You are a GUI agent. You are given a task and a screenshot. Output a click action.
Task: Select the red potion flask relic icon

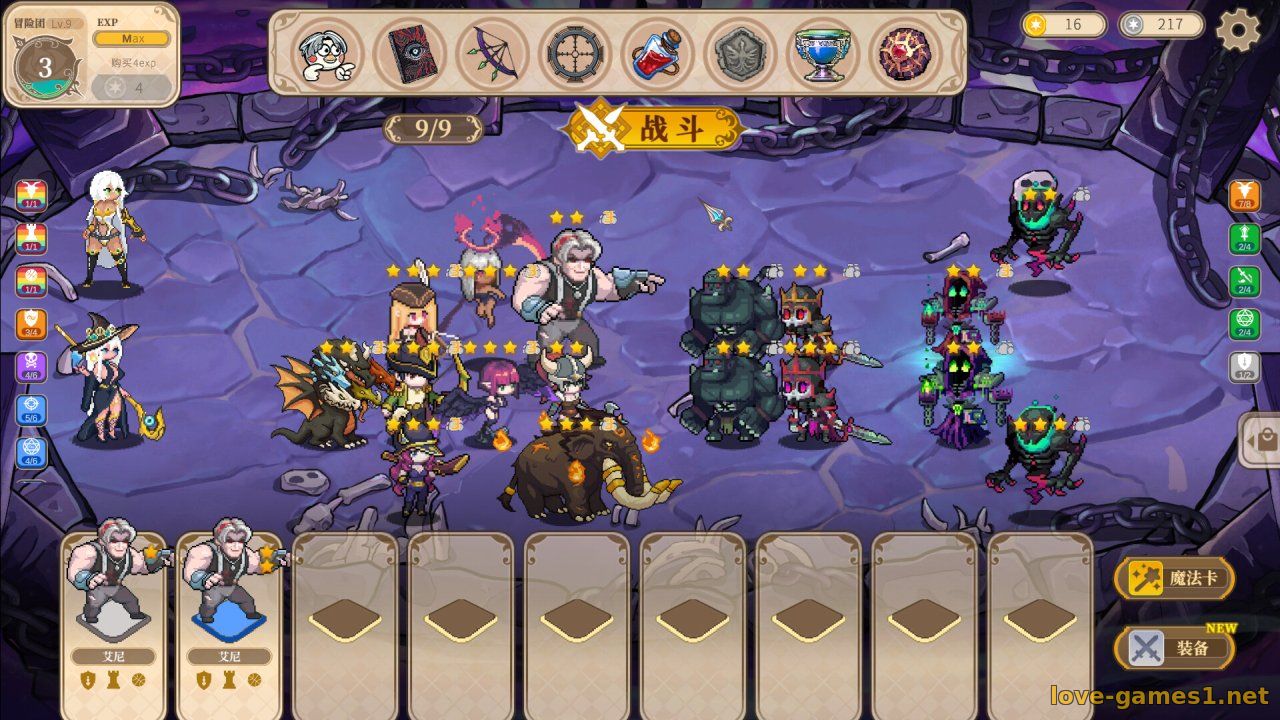click(x=658, y=54)
